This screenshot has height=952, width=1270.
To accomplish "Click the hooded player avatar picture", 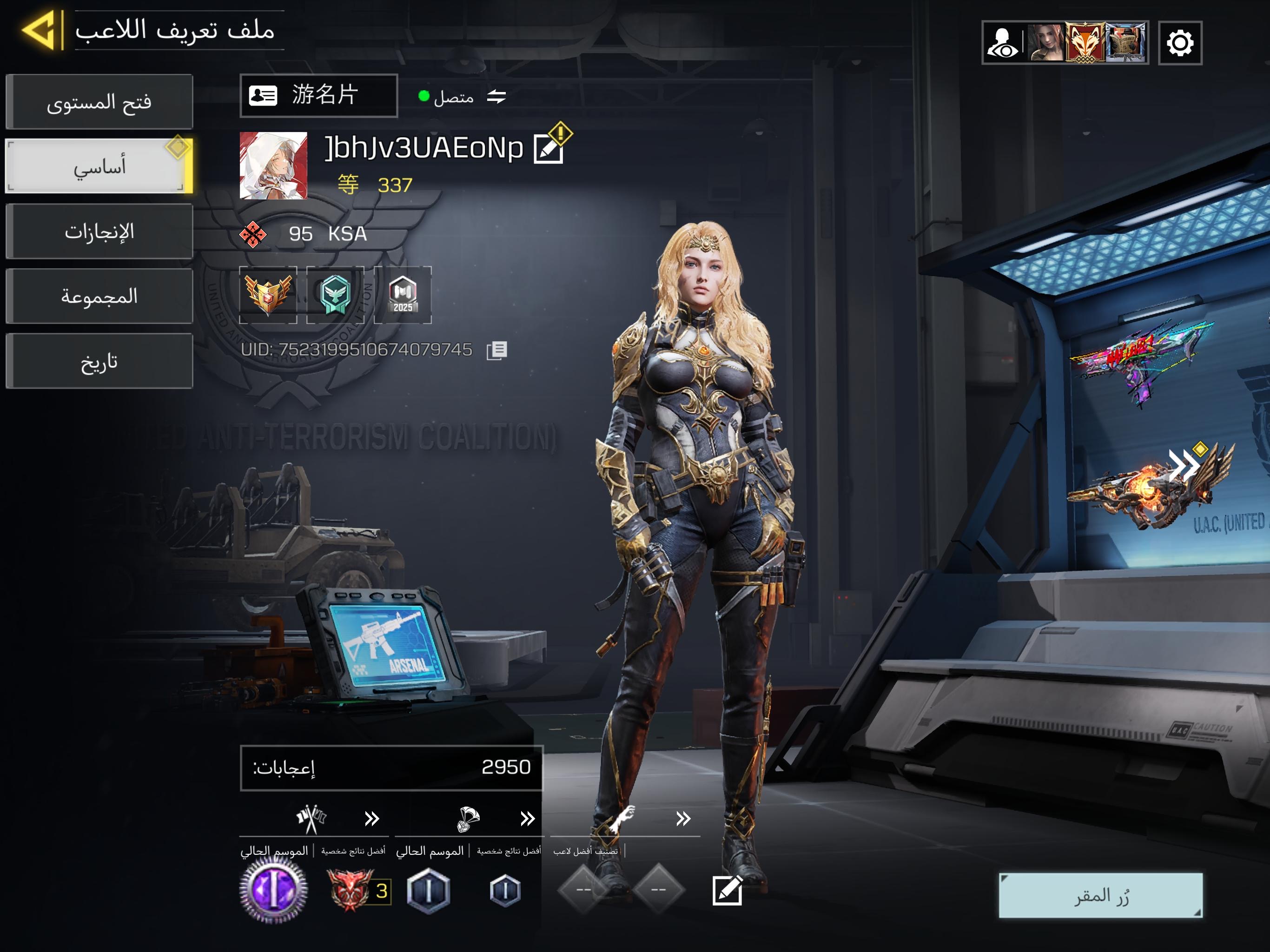I will 273,165.
